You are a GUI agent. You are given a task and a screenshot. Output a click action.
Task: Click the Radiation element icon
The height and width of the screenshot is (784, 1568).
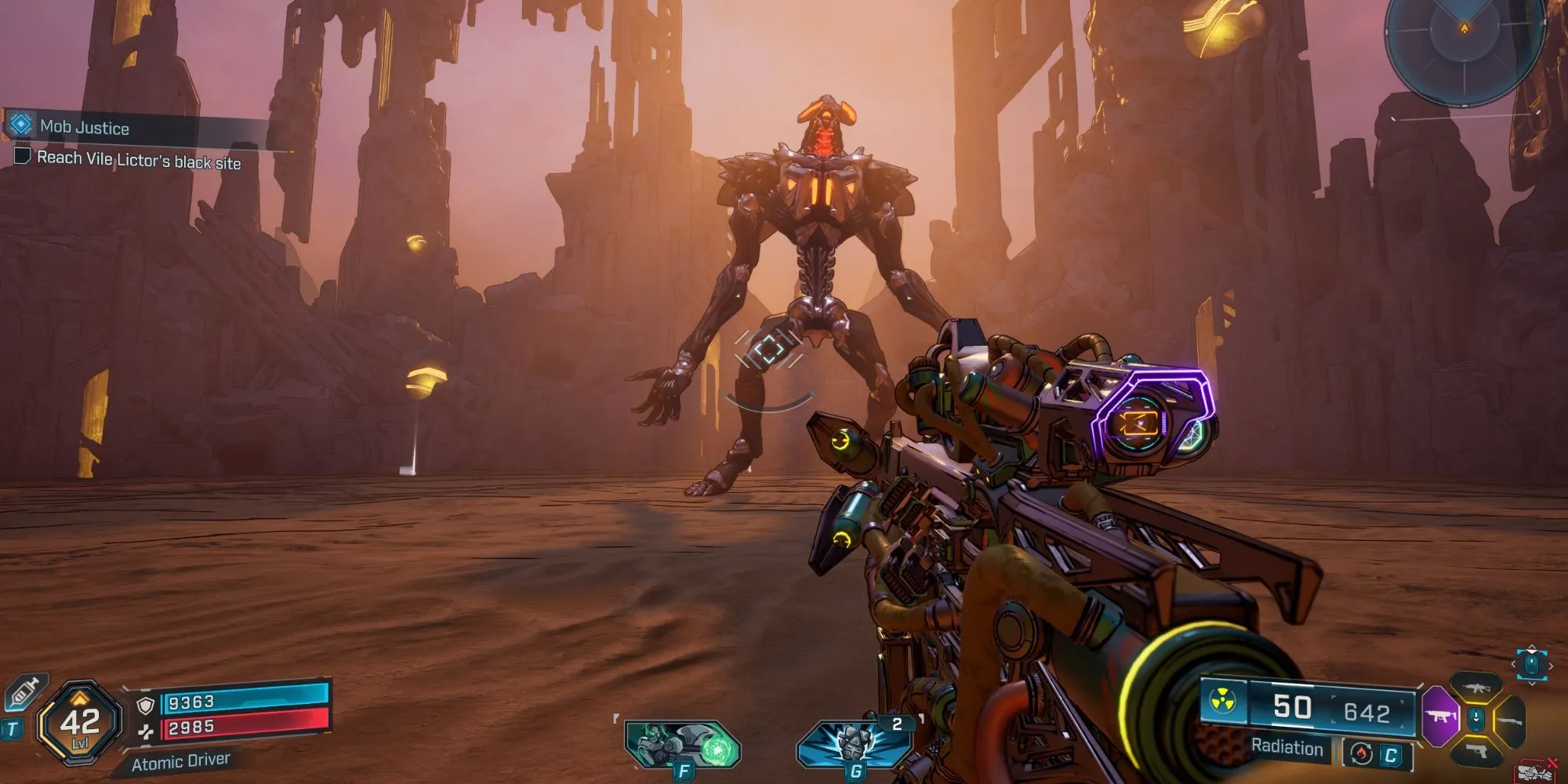[x=1223, y=700]
